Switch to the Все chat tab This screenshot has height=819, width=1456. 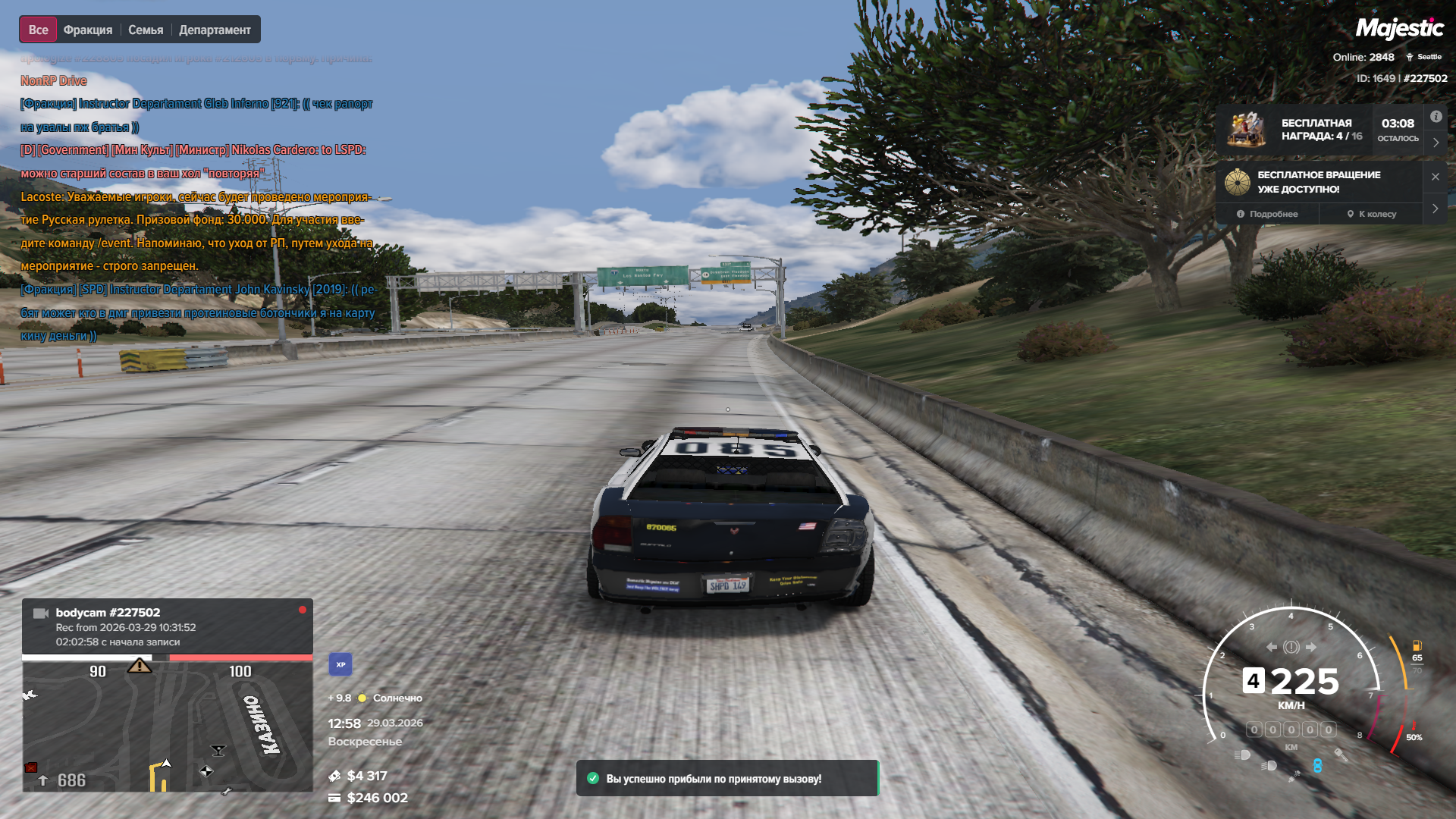click(38, 30)
